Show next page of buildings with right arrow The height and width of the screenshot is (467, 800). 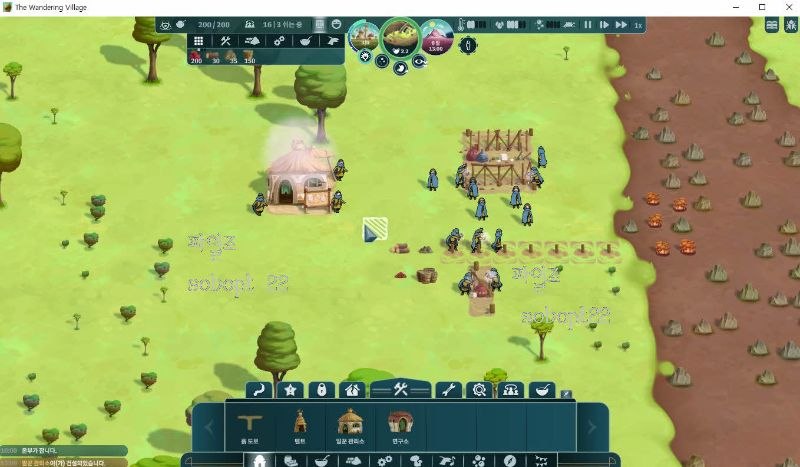click(591, 427)
